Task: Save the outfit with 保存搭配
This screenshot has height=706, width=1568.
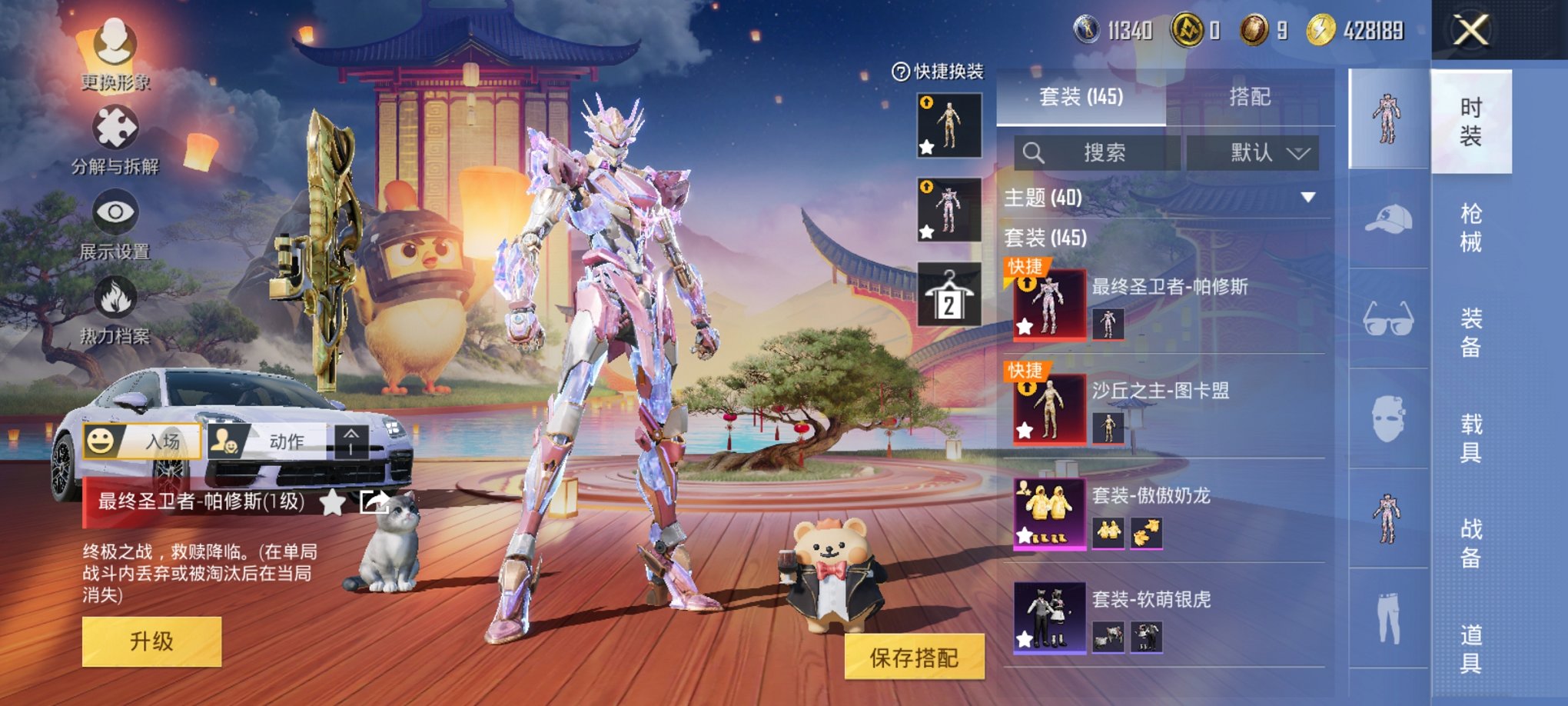Action: click(914, 657)
